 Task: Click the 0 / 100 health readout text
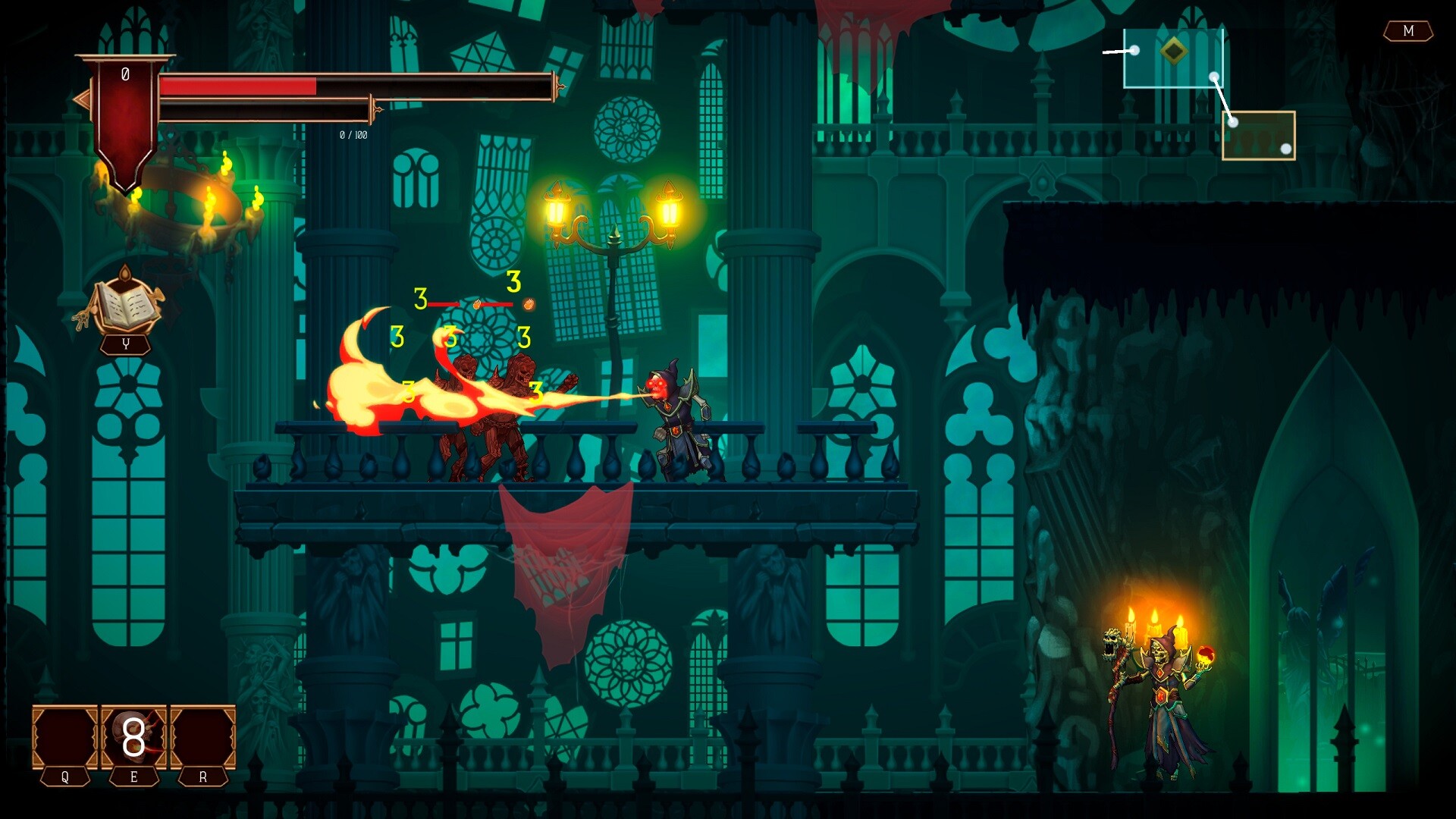click(353, 136)
